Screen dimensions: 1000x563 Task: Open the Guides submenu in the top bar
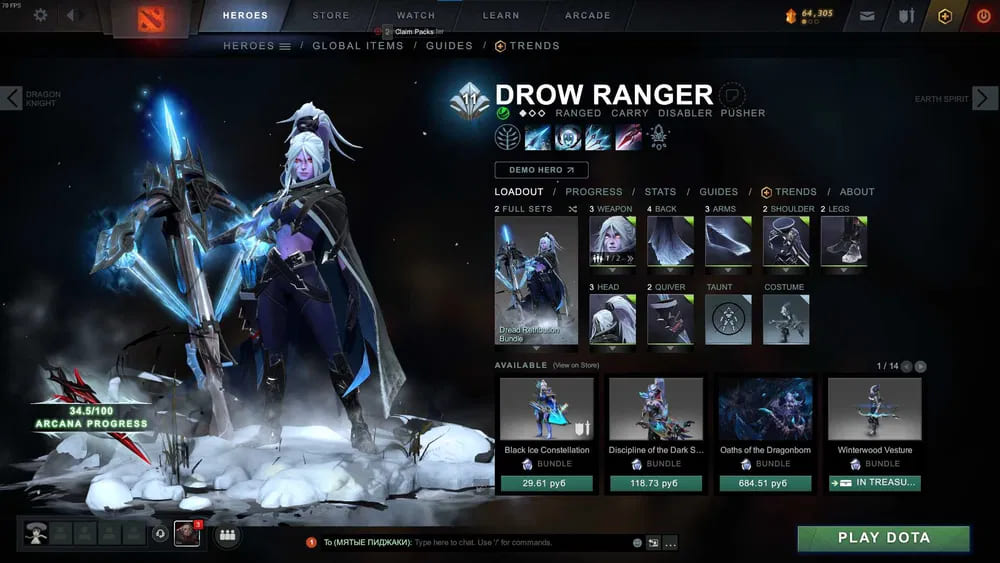[x=449, y=46]
